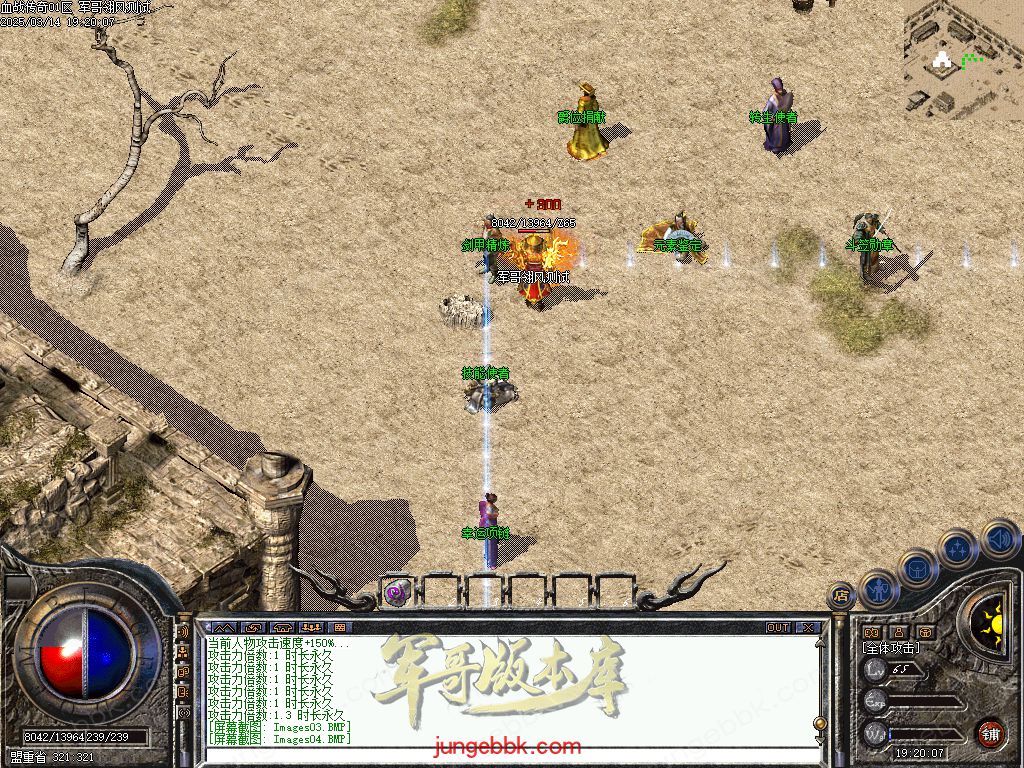
Task: Open the red 铺 stall button
Action: [990, 733]
